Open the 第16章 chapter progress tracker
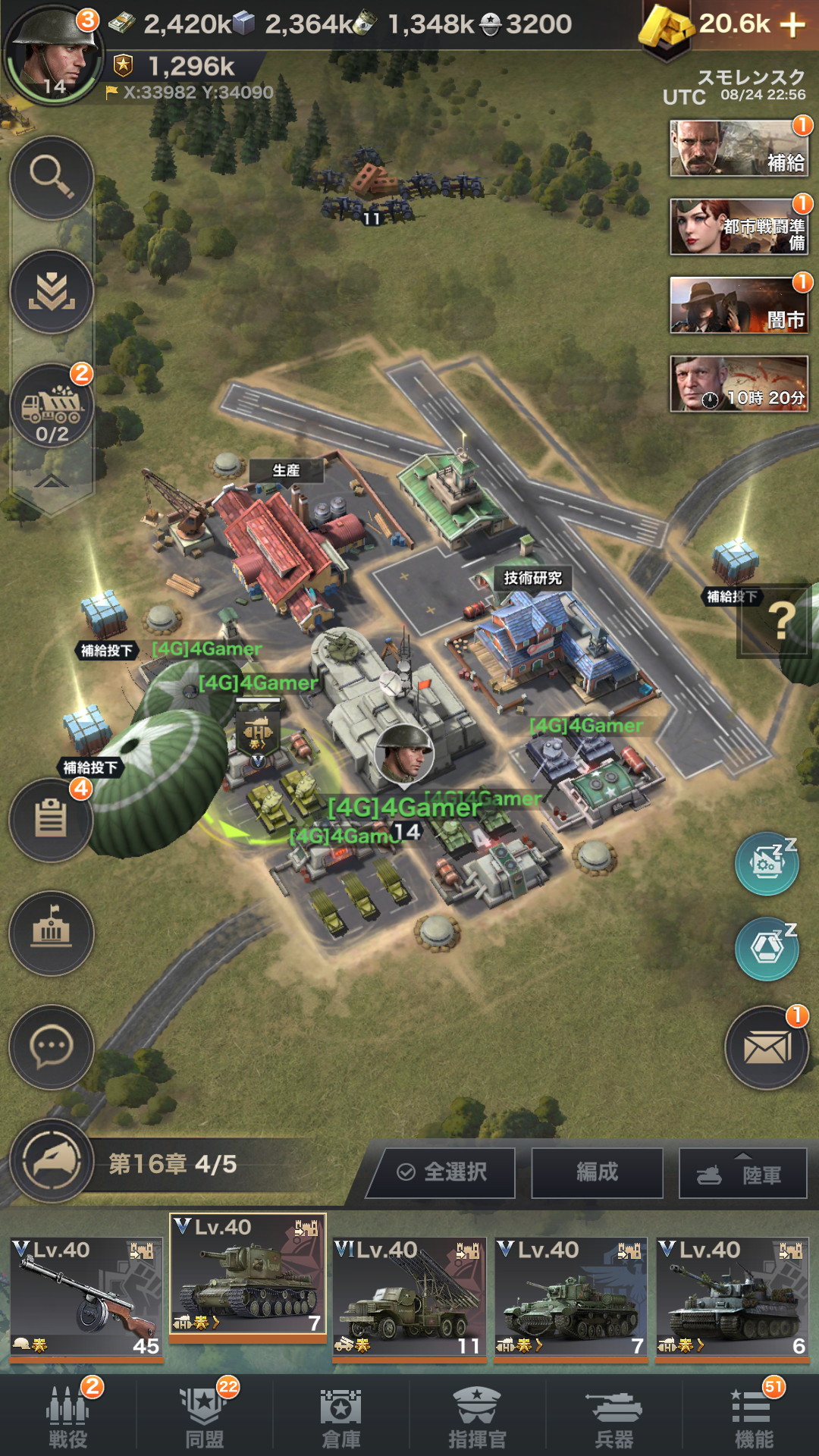819x1456 pixels. [172, 1164]
